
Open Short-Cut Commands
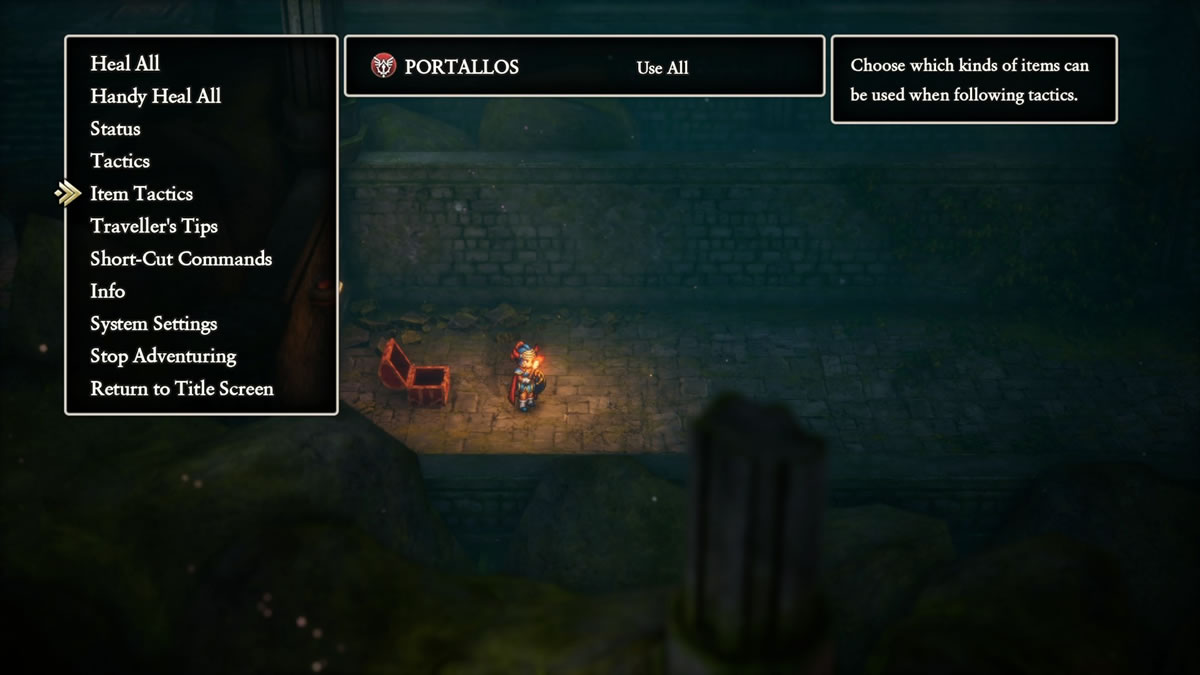(181, 259)
